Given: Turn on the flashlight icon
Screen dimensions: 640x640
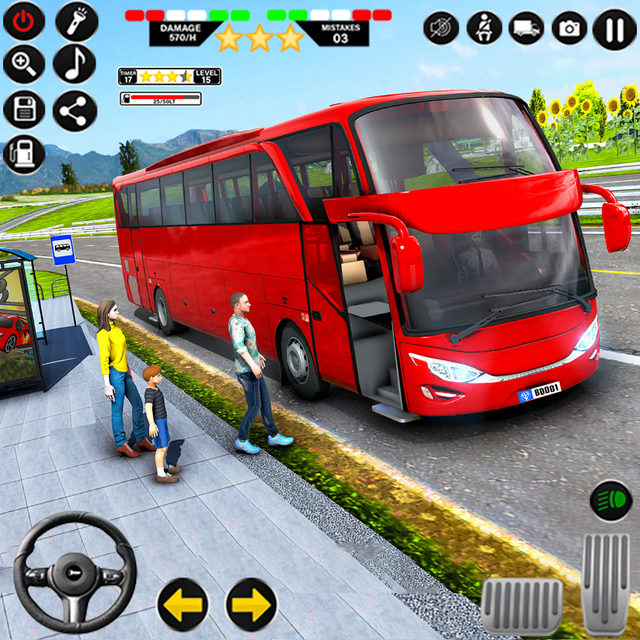Looking at the screenshot, I should pyautogui.click(x=76, y=21).
